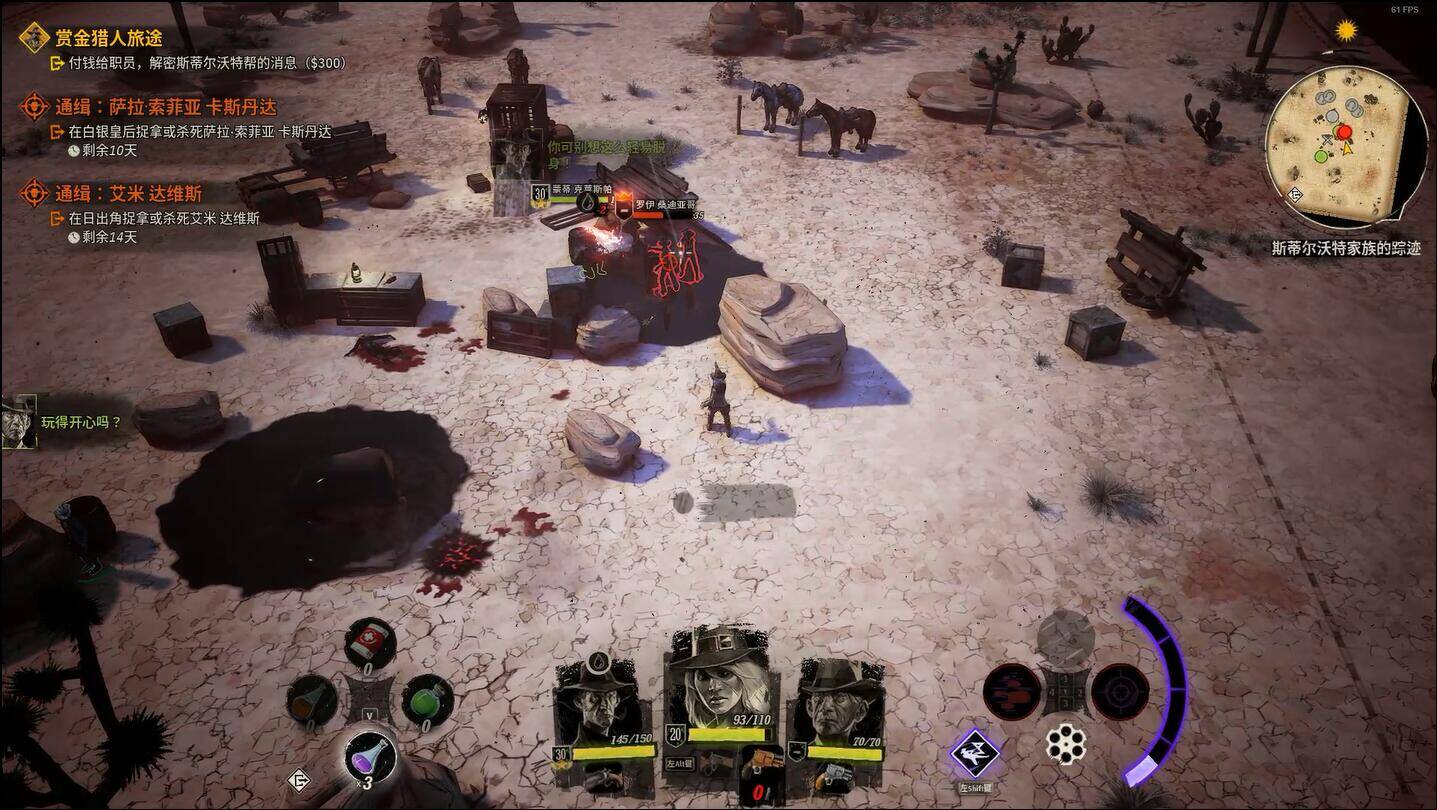Click the exit marker on the minimap

point(1296,194)
